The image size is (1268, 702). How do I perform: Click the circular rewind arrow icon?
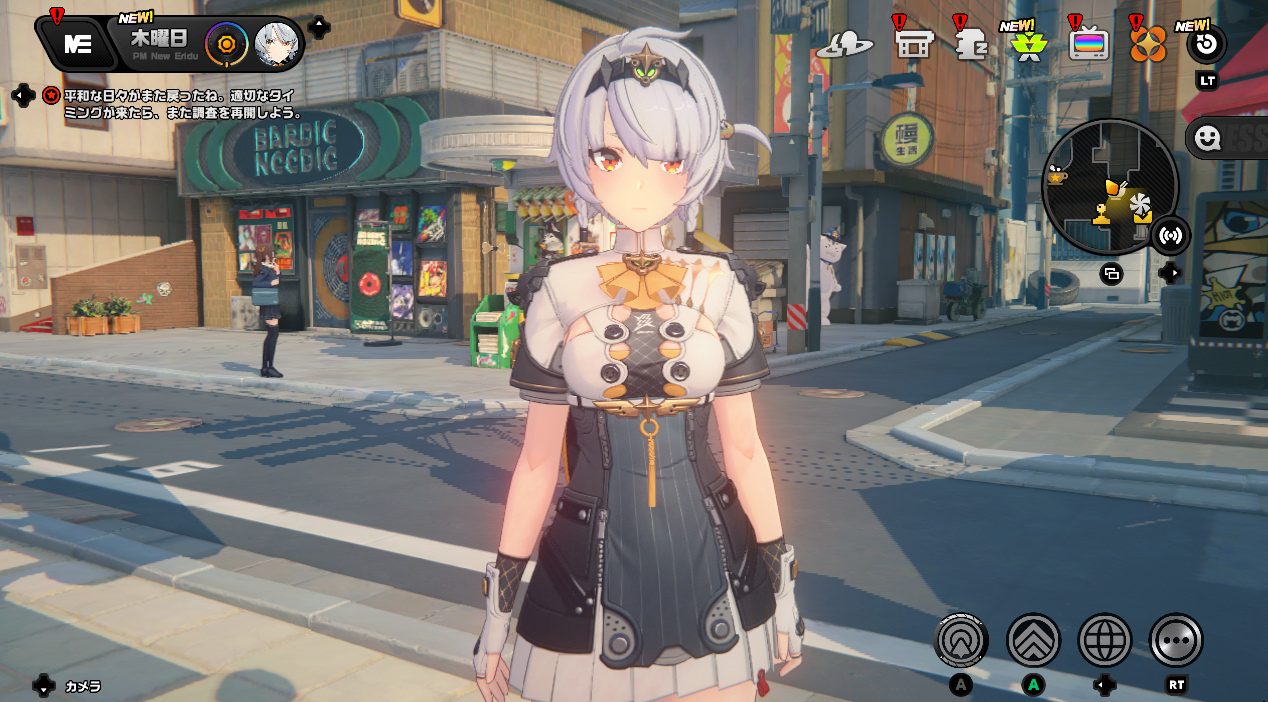pos(1206,45)
